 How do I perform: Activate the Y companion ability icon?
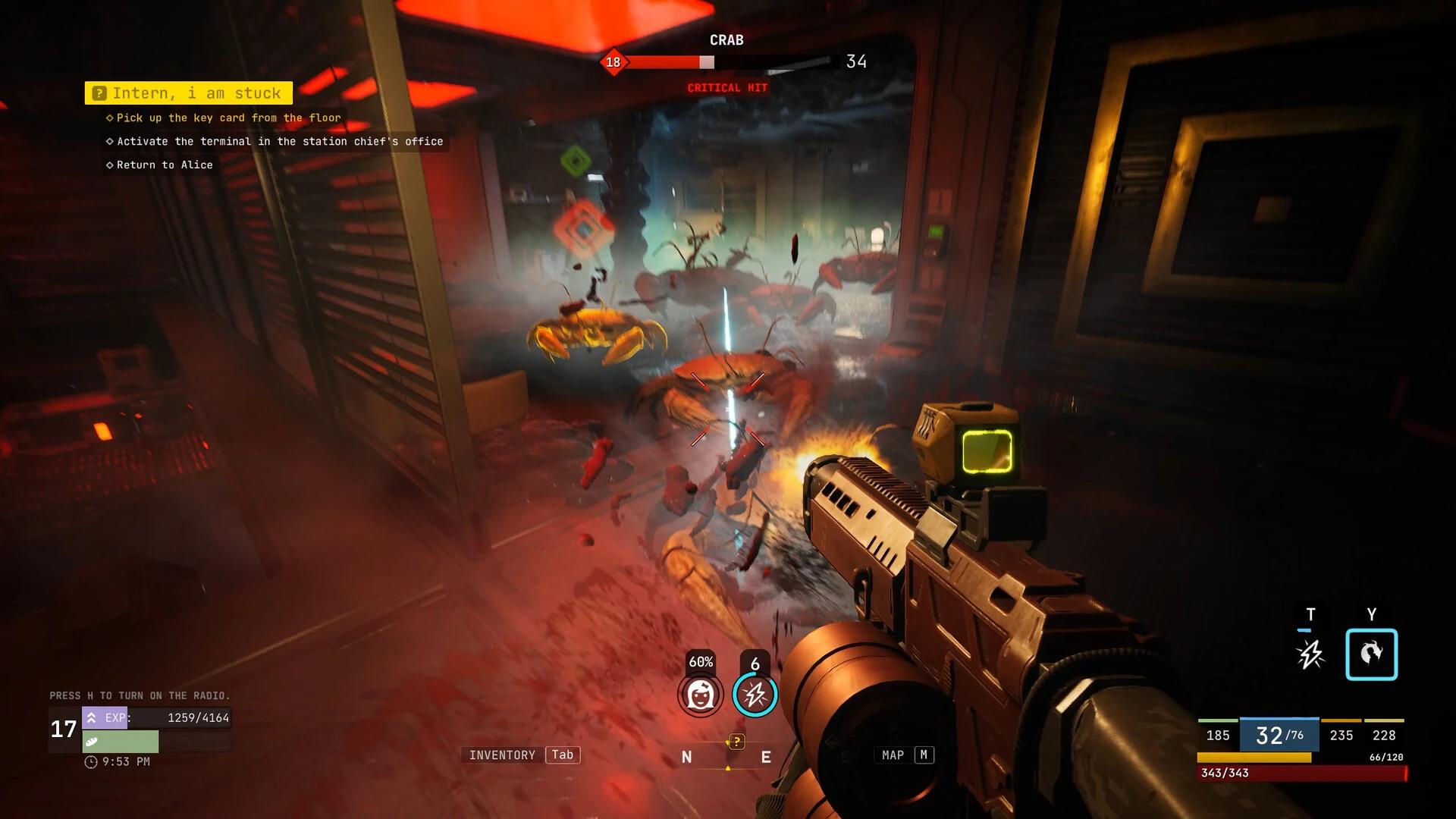(x=1372, y=654)
